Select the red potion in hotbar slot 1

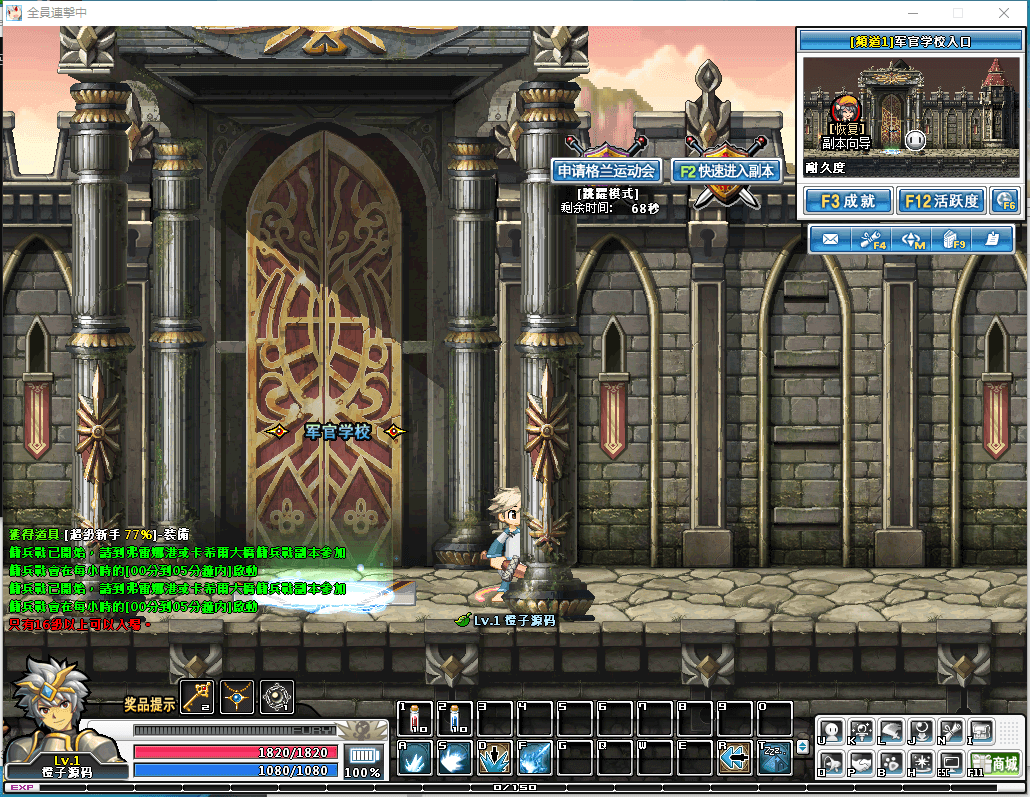tap(415, 719)
